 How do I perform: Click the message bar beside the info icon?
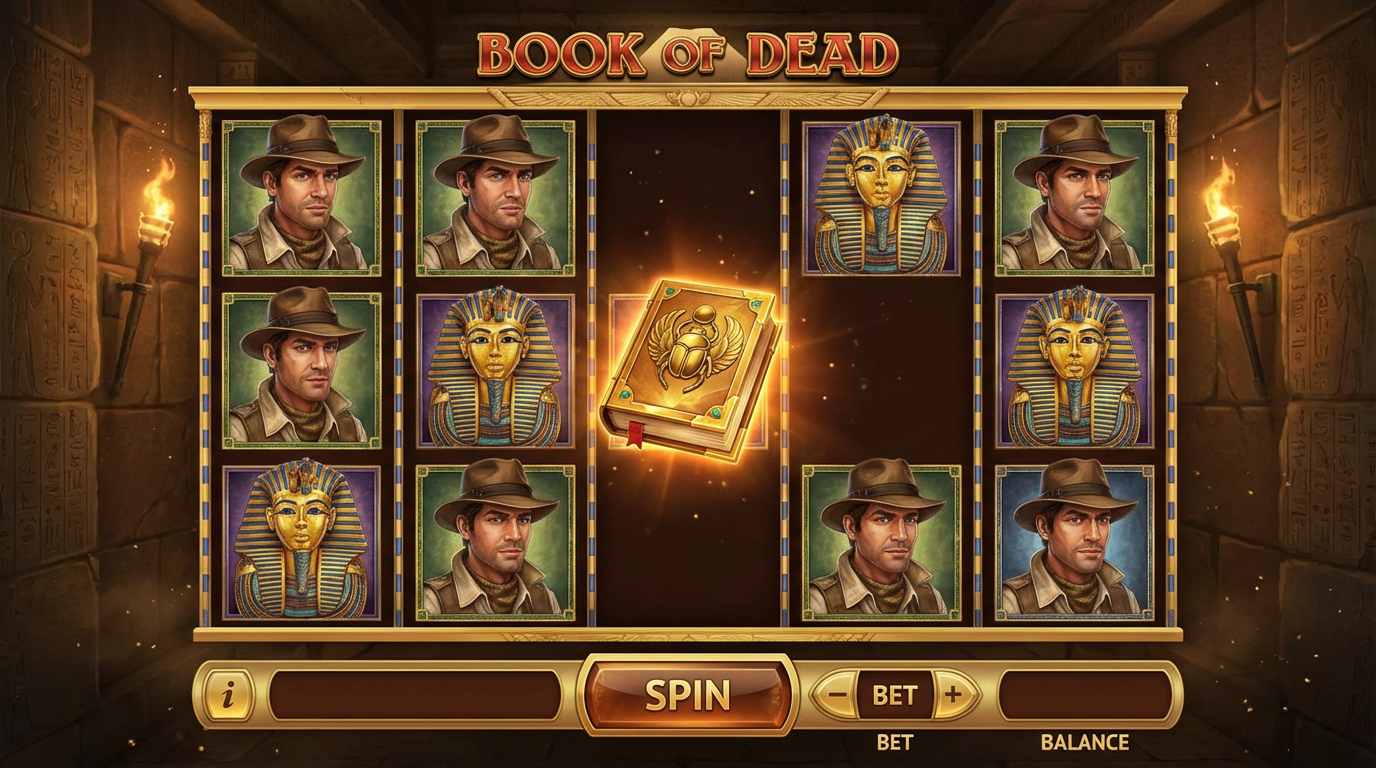(410, 691)
